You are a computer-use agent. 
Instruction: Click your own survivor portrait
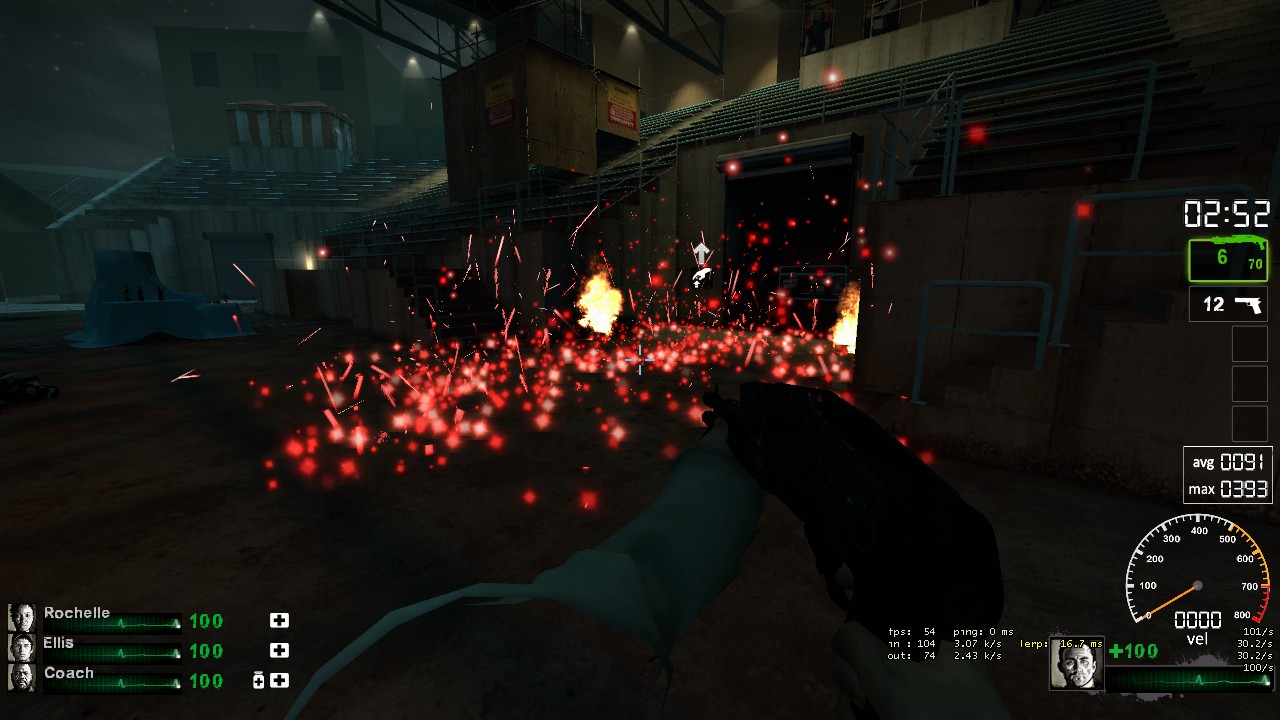(x=1077, y=664)
